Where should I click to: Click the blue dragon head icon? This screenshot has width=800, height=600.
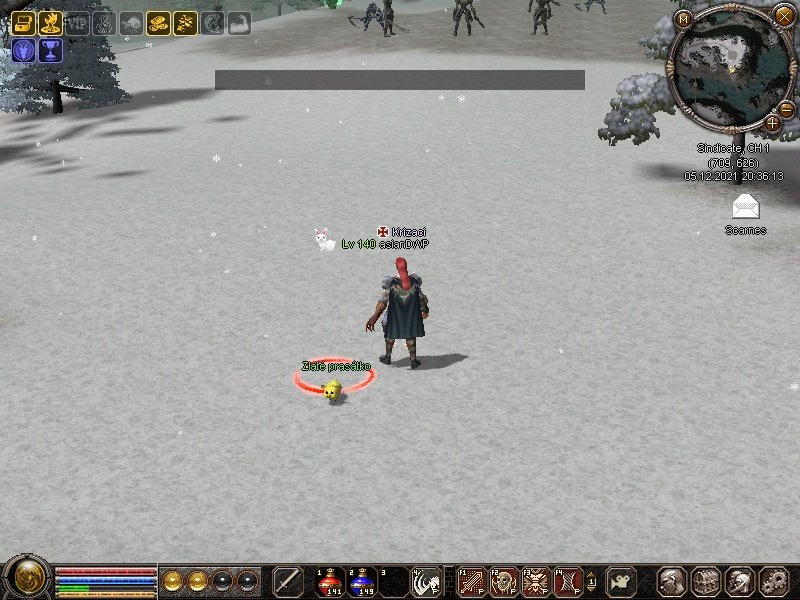pos(23,50)
